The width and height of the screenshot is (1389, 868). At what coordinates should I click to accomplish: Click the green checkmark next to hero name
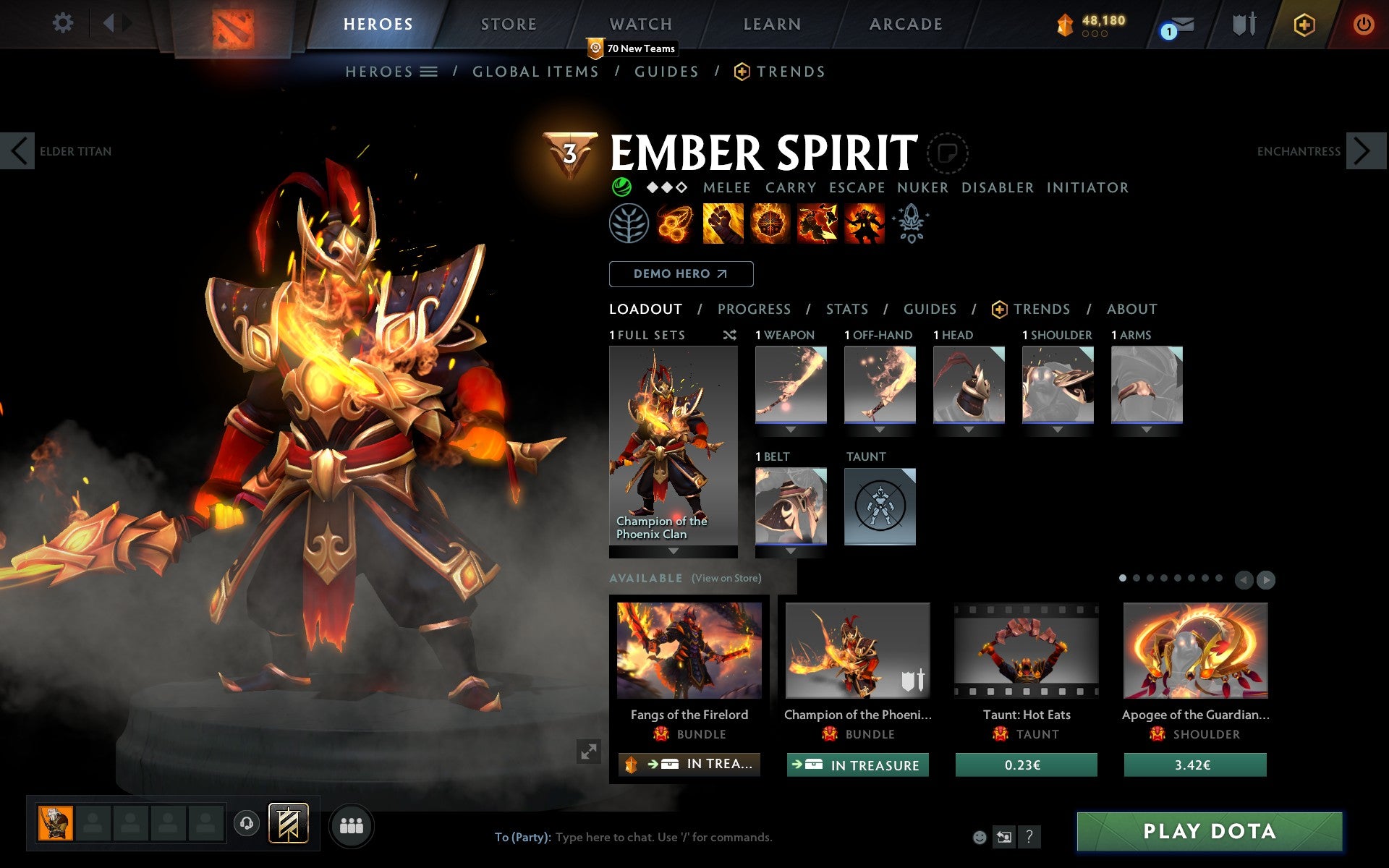(x=621, y=187)
